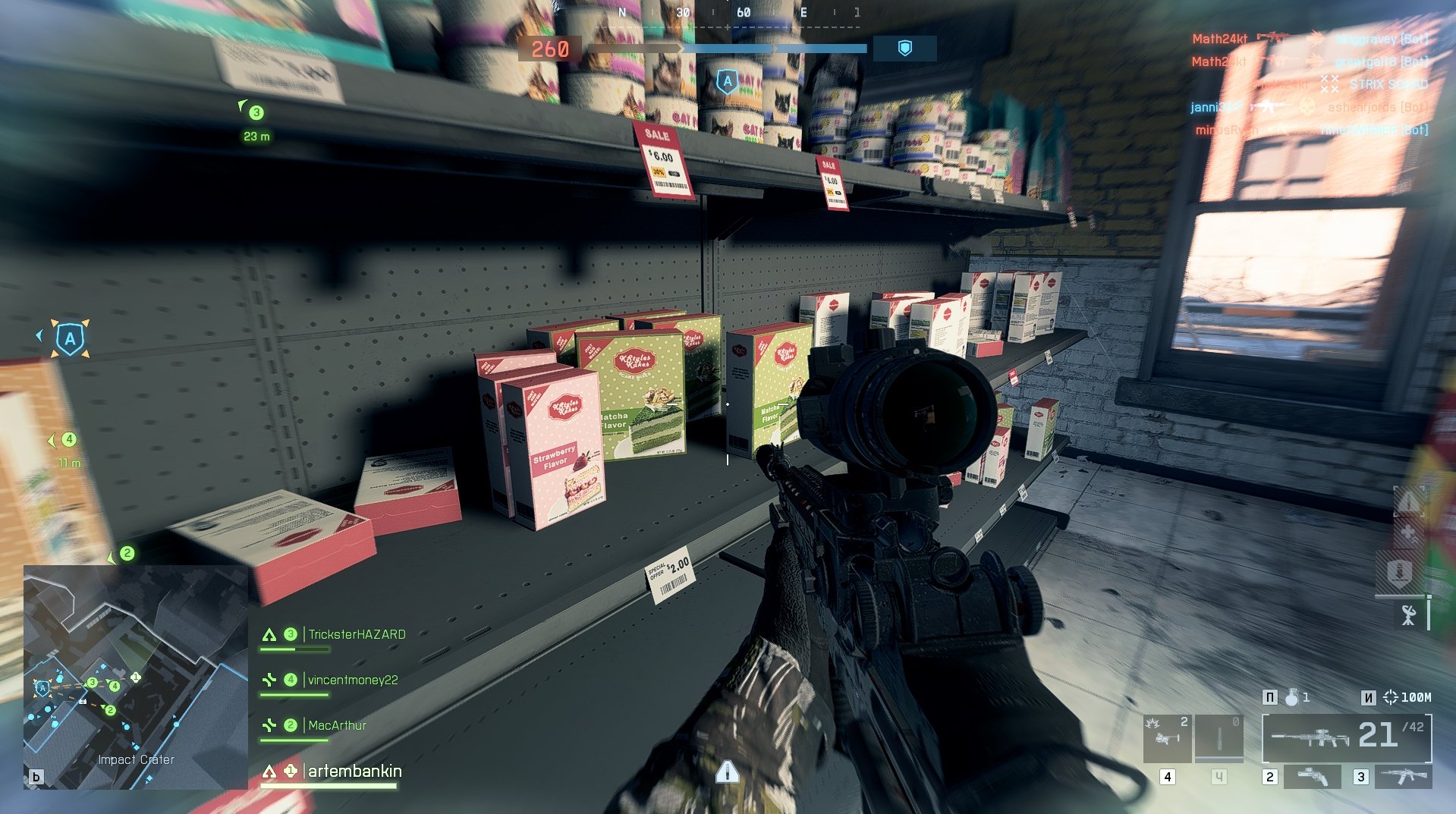Select the objective A shield marker at left
This screenshot has width=1456, height=814.
click(70, 338)
